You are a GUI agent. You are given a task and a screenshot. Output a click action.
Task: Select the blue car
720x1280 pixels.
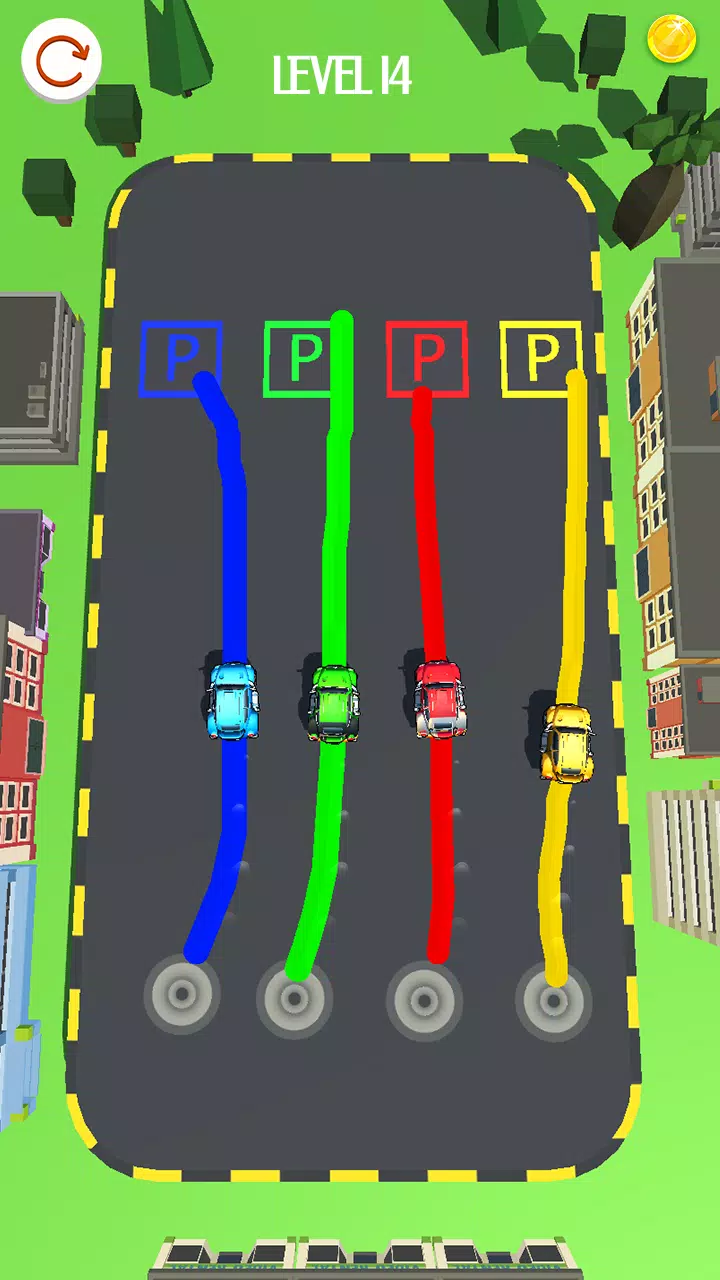click(x=233, y=700)
